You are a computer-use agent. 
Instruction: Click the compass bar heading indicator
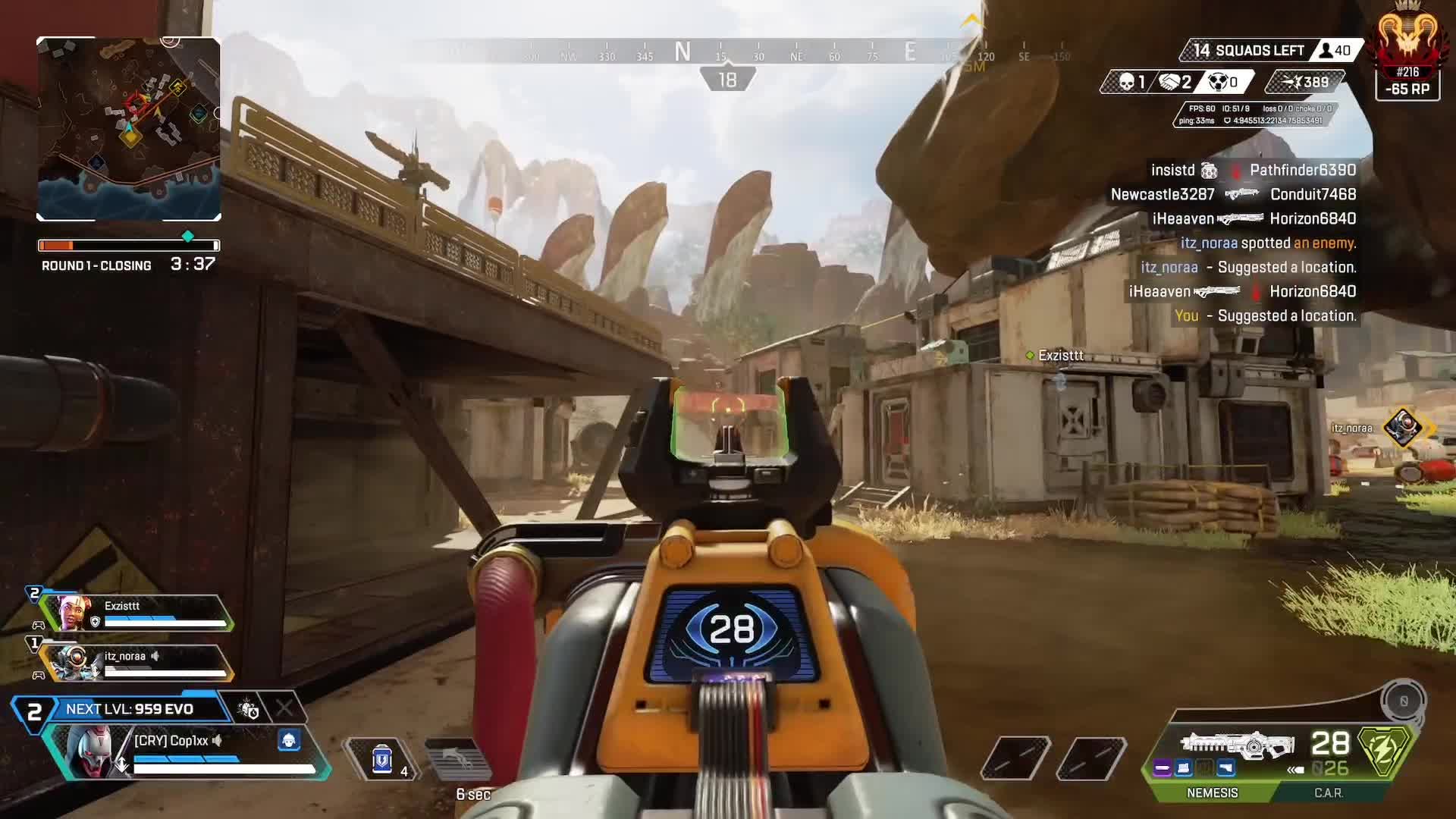coord(727,80)
